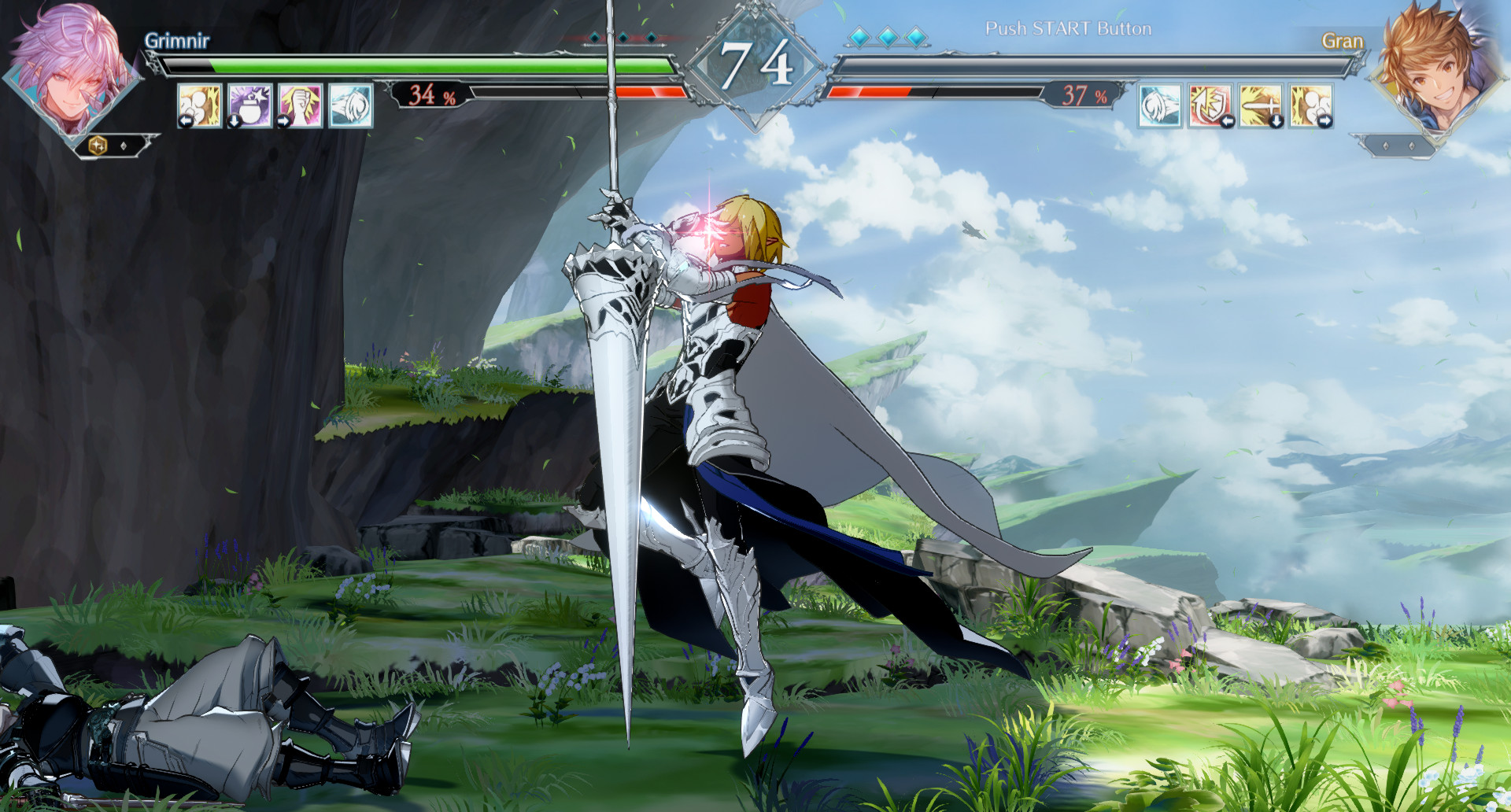Use Grimnir's blue wind swirl skill icon
1511x812 pixels.
(x=350, y=105)
